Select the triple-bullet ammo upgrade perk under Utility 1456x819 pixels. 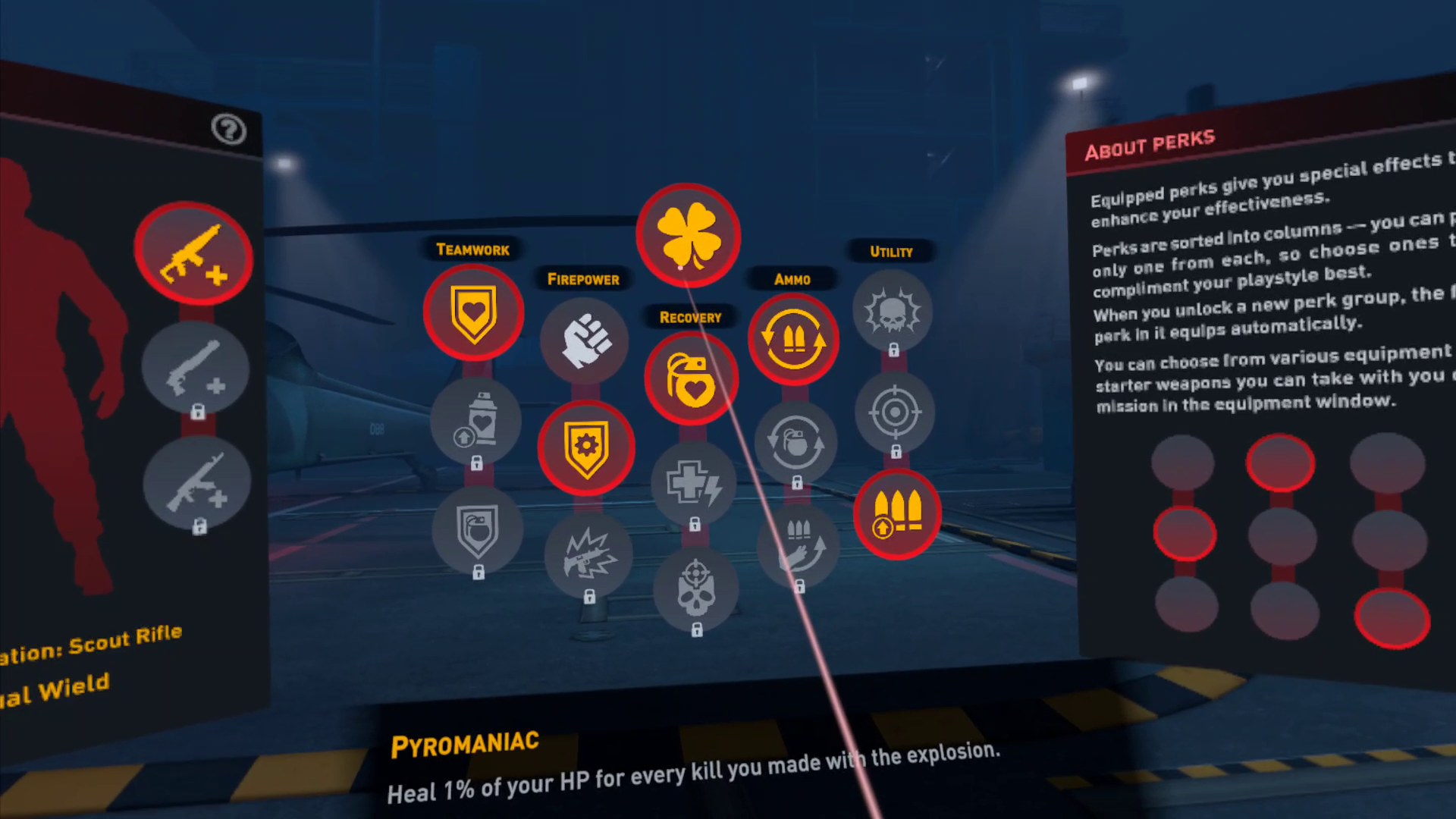(x=899, y=514)
